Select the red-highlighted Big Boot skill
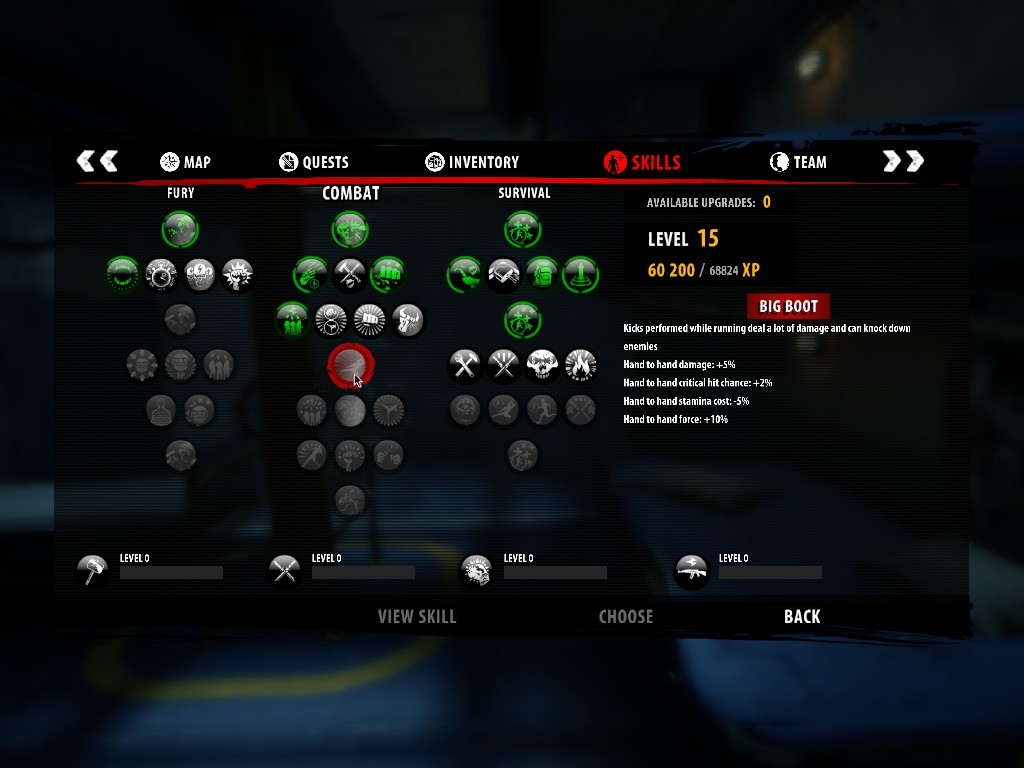Image resolution: width=1024 pixels, height=768 pixels. (x=350, y=366)
